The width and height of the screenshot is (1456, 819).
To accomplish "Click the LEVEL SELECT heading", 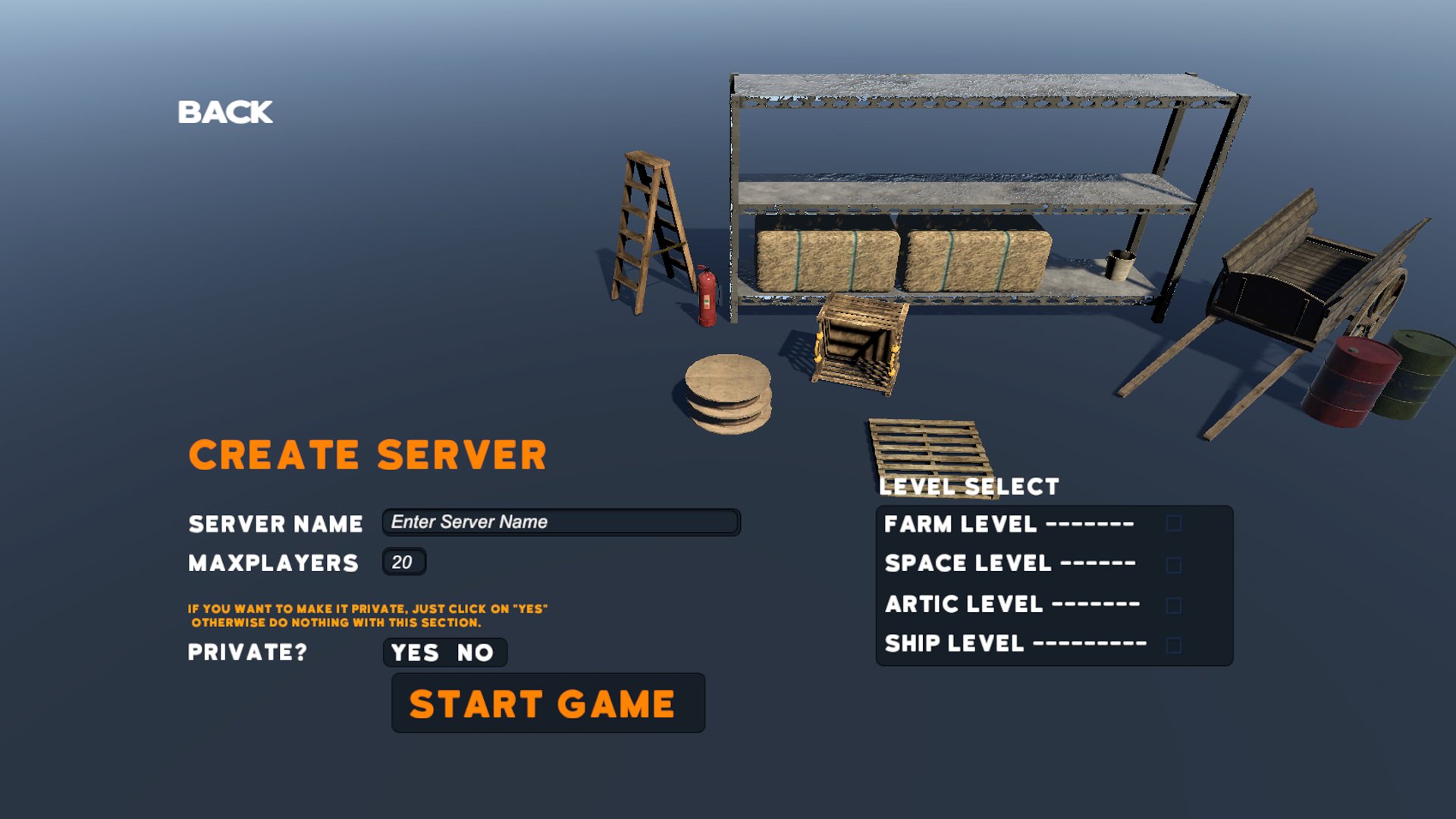I will point(969,486).
